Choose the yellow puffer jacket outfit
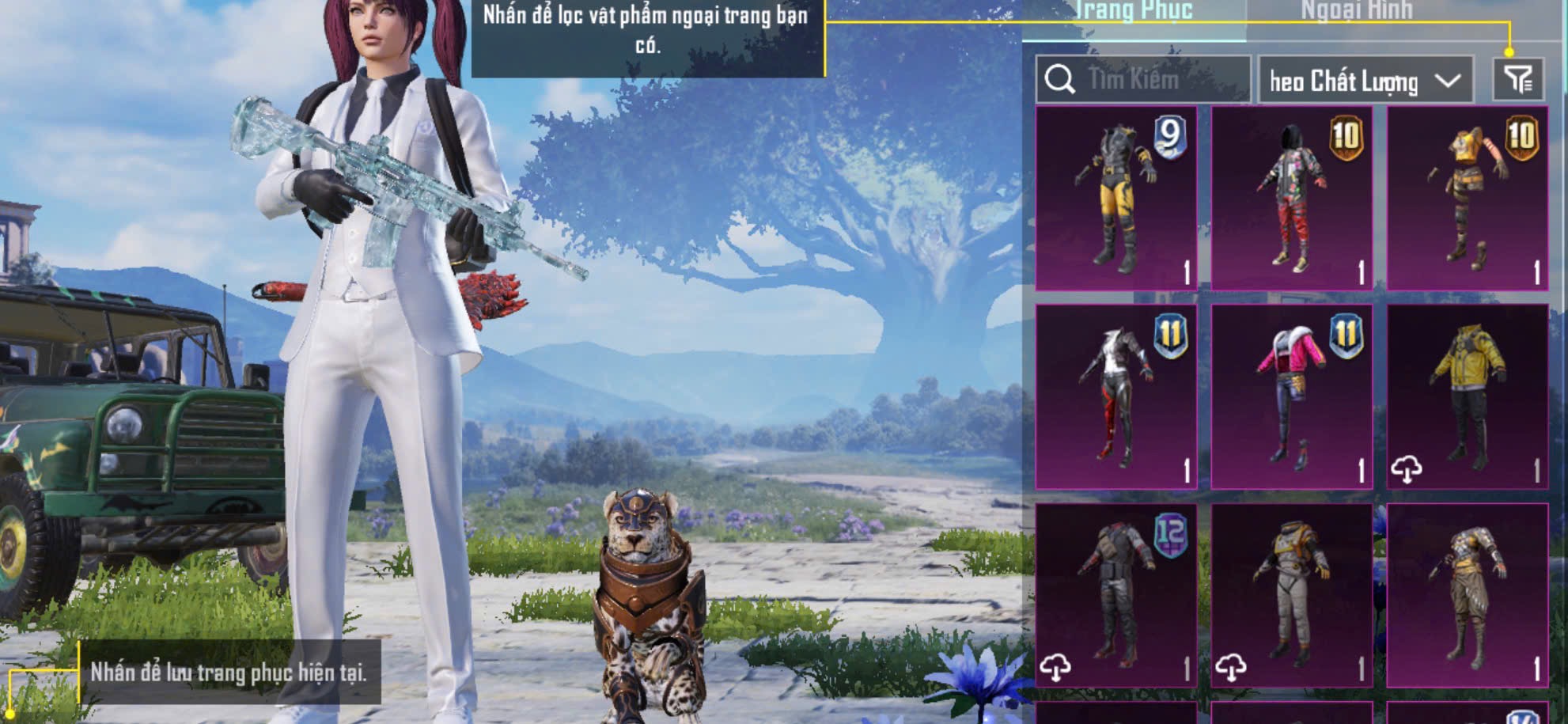The image size is (1568, 724). 1467,396
